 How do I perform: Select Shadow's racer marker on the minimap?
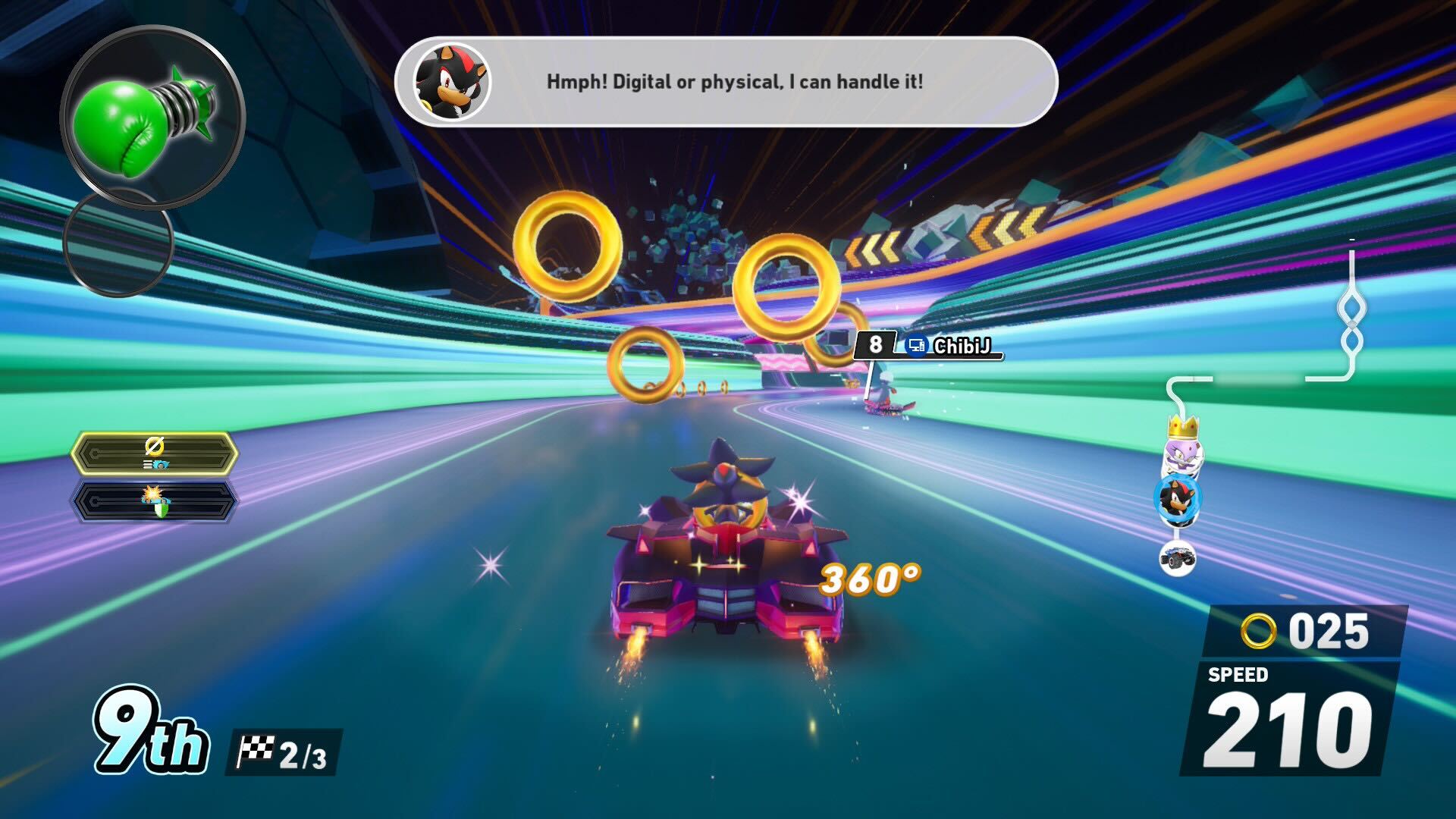(x=1178, y=497)
